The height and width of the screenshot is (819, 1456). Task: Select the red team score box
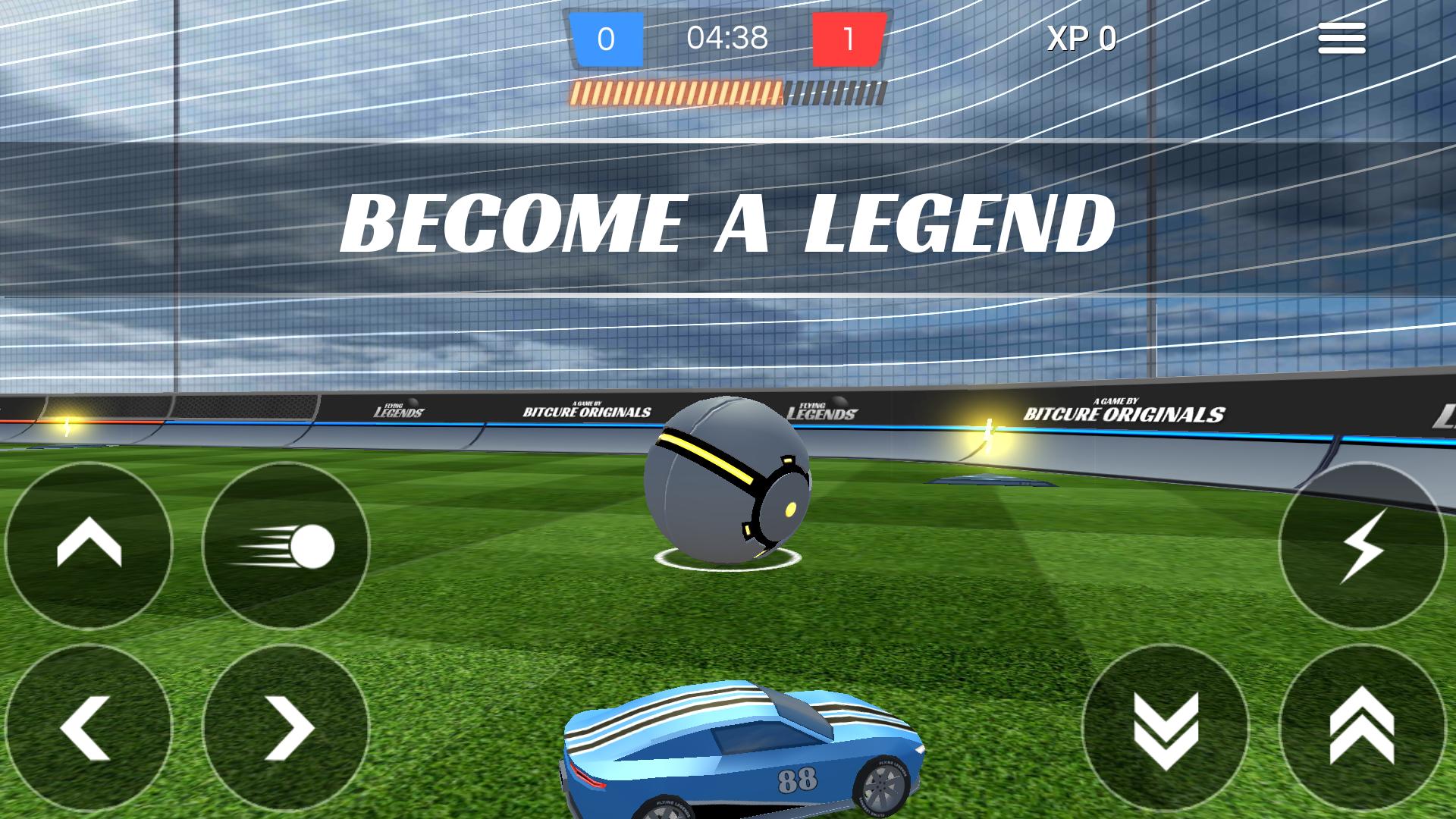point(851,36)
